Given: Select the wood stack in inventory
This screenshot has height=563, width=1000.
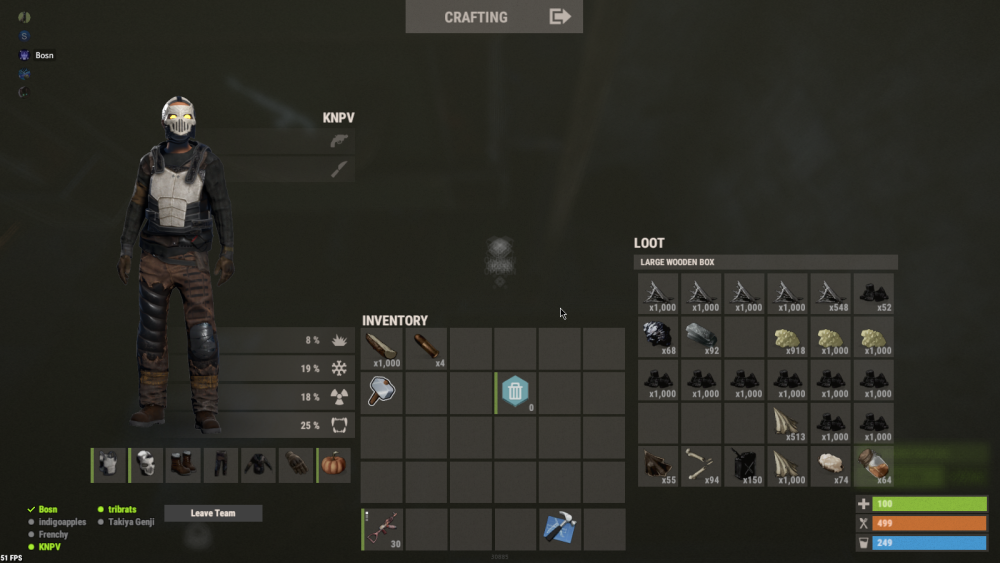Looking at the screenshot, I should coord(382,349).
